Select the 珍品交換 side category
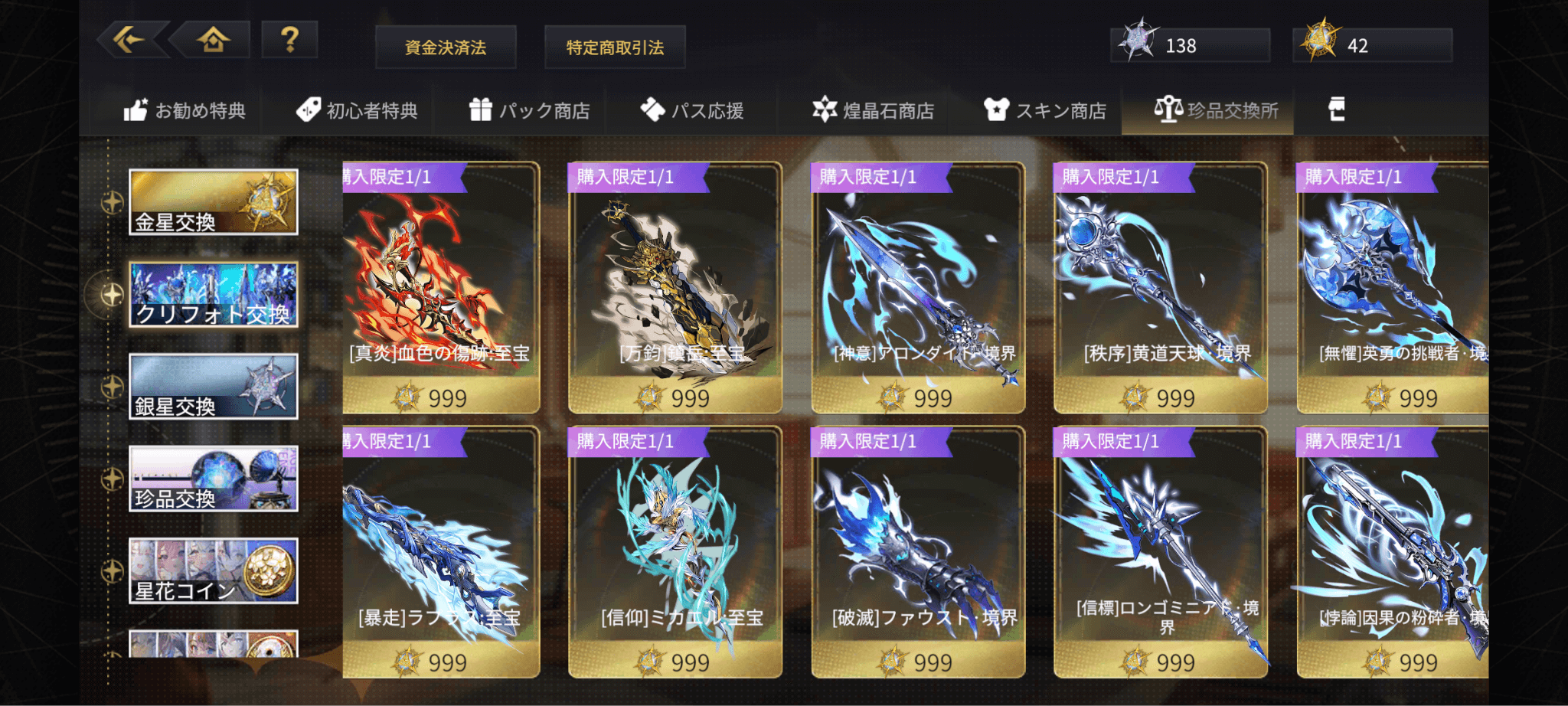 pyautogui.click(x=213, y=479)
